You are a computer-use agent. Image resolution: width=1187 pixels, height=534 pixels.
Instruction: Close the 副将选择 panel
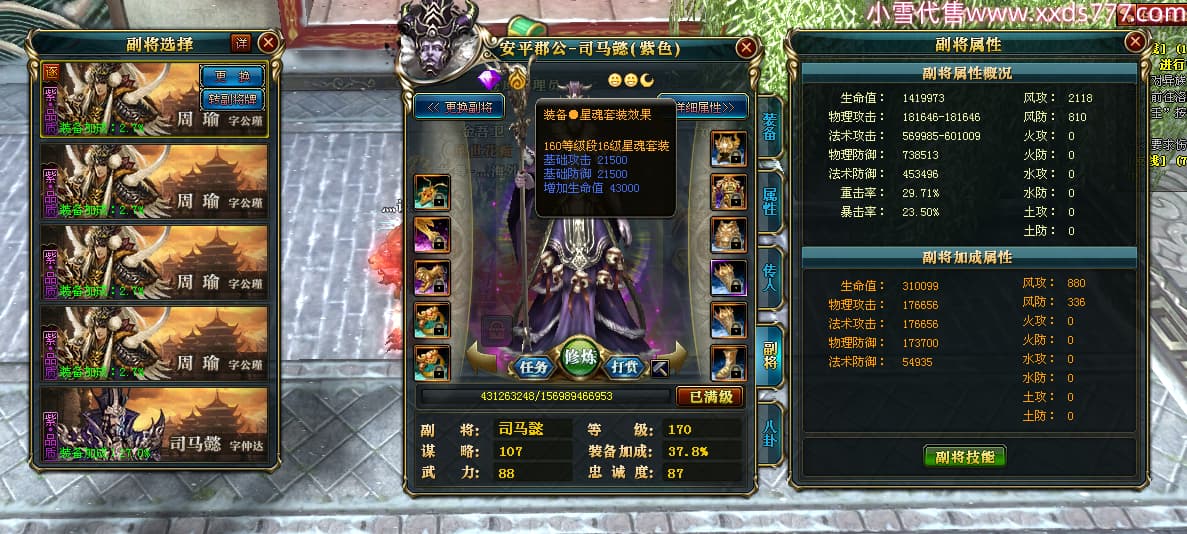(x=267, y=42)
